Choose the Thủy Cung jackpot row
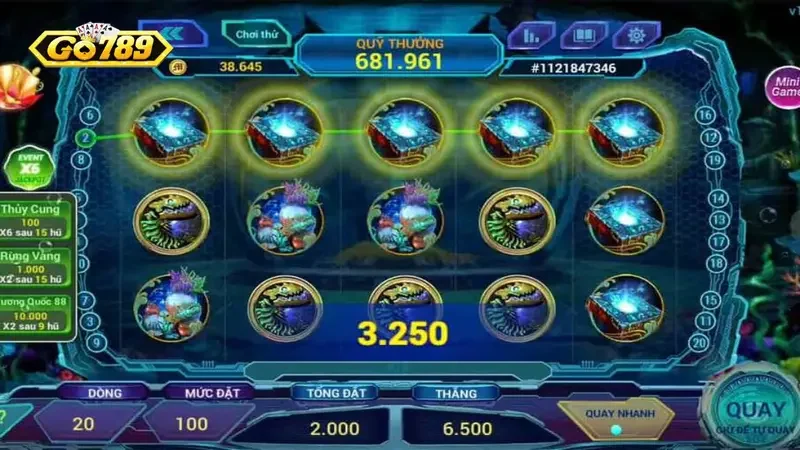Screen dimensions: 800x450 38,217
